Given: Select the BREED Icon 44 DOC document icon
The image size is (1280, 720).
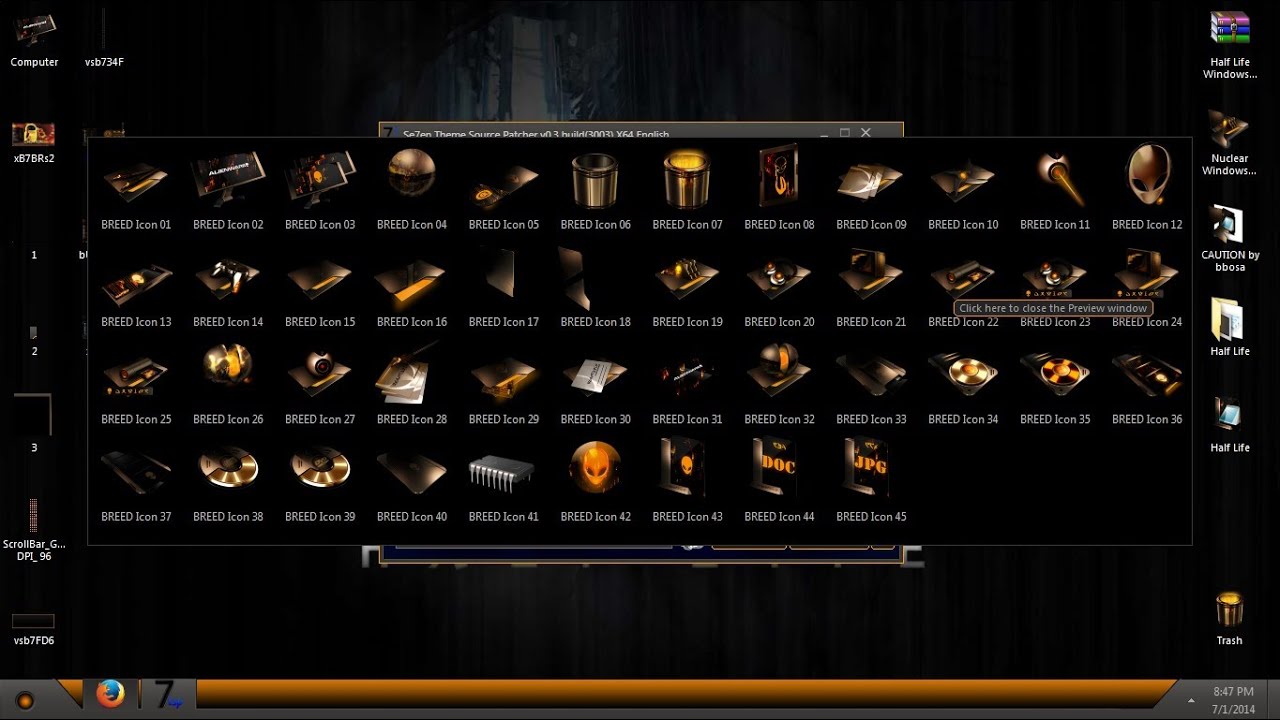Looking at the screenshot, I should pyautogui.click(x=778, y=467).
